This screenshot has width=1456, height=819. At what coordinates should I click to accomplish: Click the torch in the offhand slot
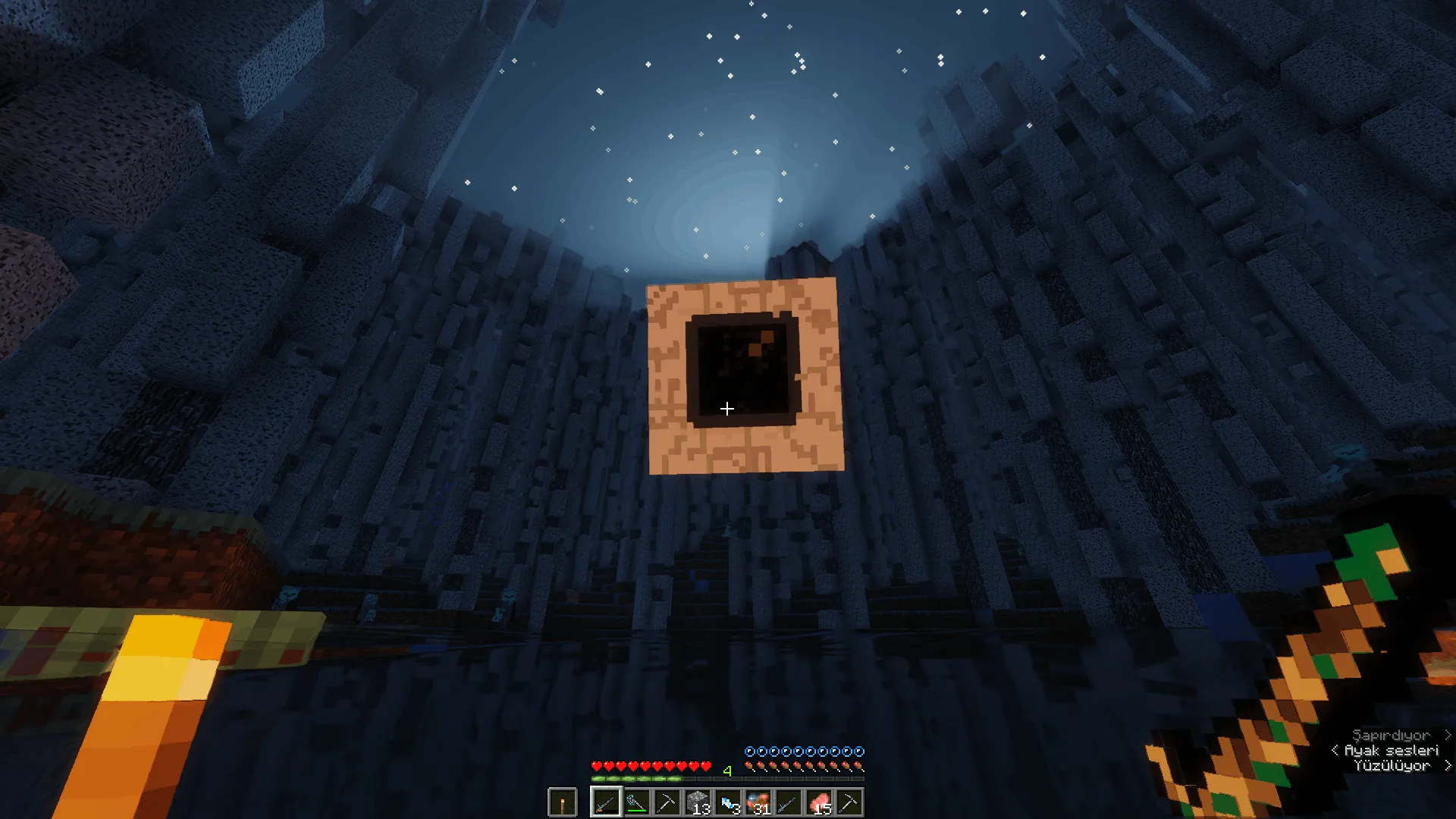(562, 802)
